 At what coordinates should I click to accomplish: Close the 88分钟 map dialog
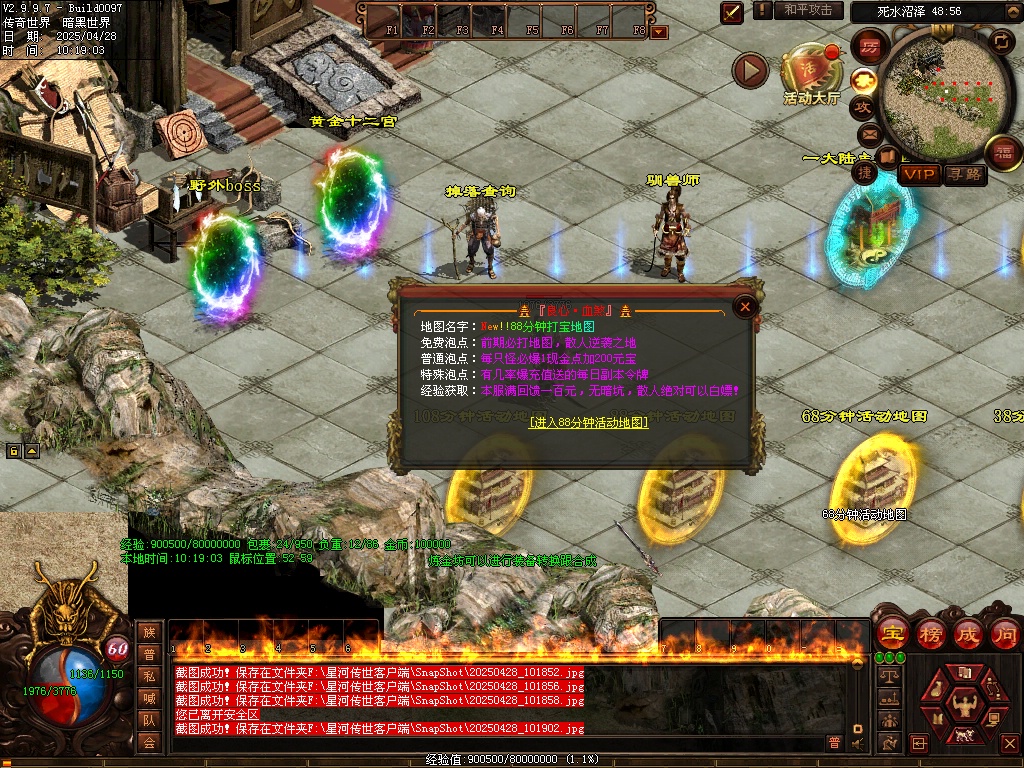pos(744,307)
